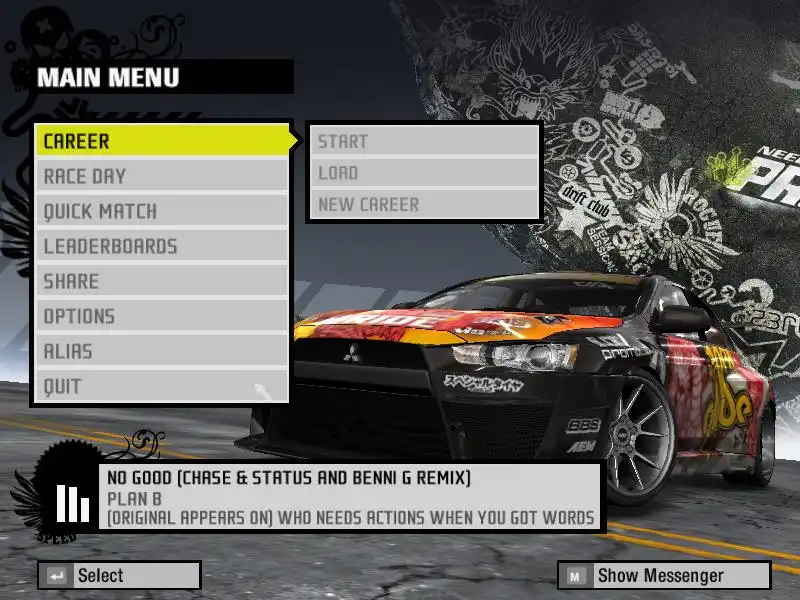The image size is (800, 600).
Task: Click the Select button
Action: click(x=119, y=575)
